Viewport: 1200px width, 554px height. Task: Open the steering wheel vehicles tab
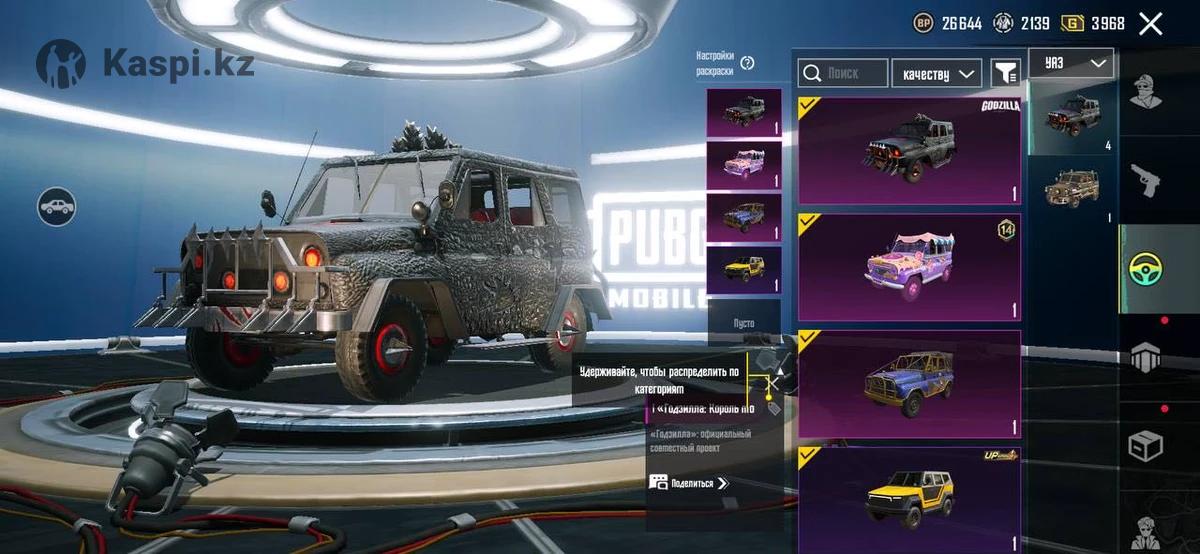[1145, 268]
